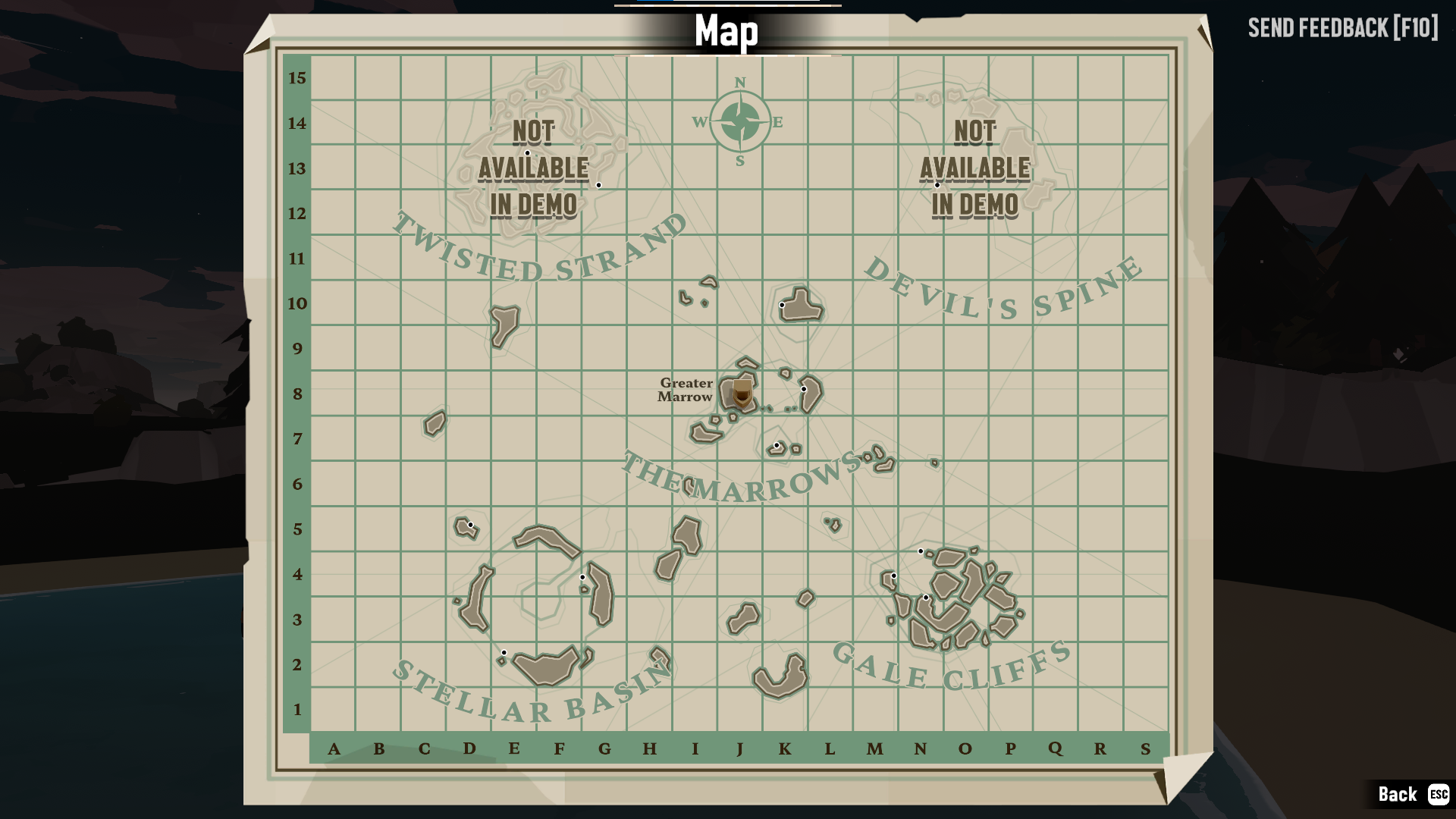Click the compass rose on the map
The image size is (1456, 819).
[739, 120]
